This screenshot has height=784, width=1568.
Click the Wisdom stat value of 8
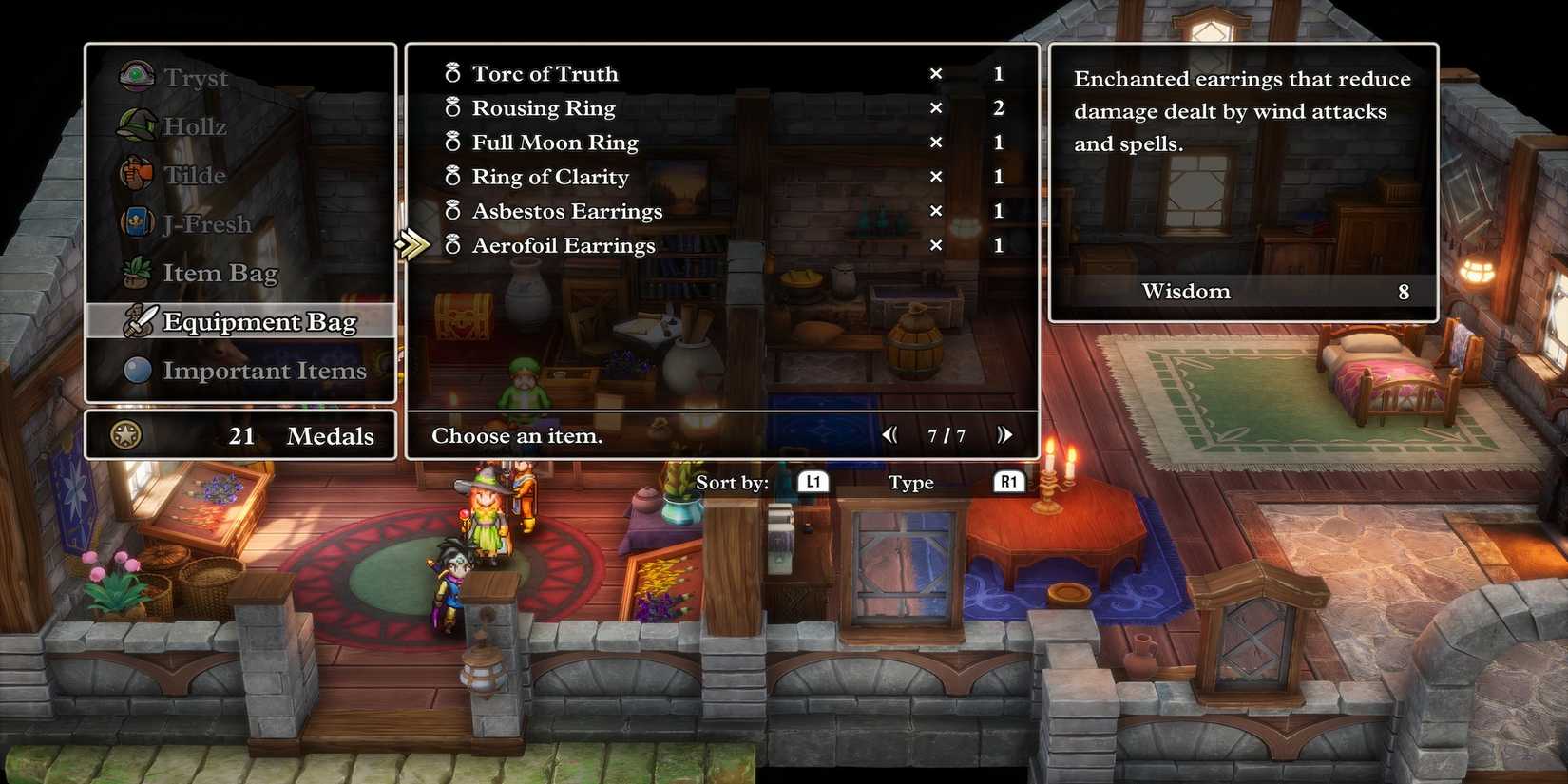1404,292
